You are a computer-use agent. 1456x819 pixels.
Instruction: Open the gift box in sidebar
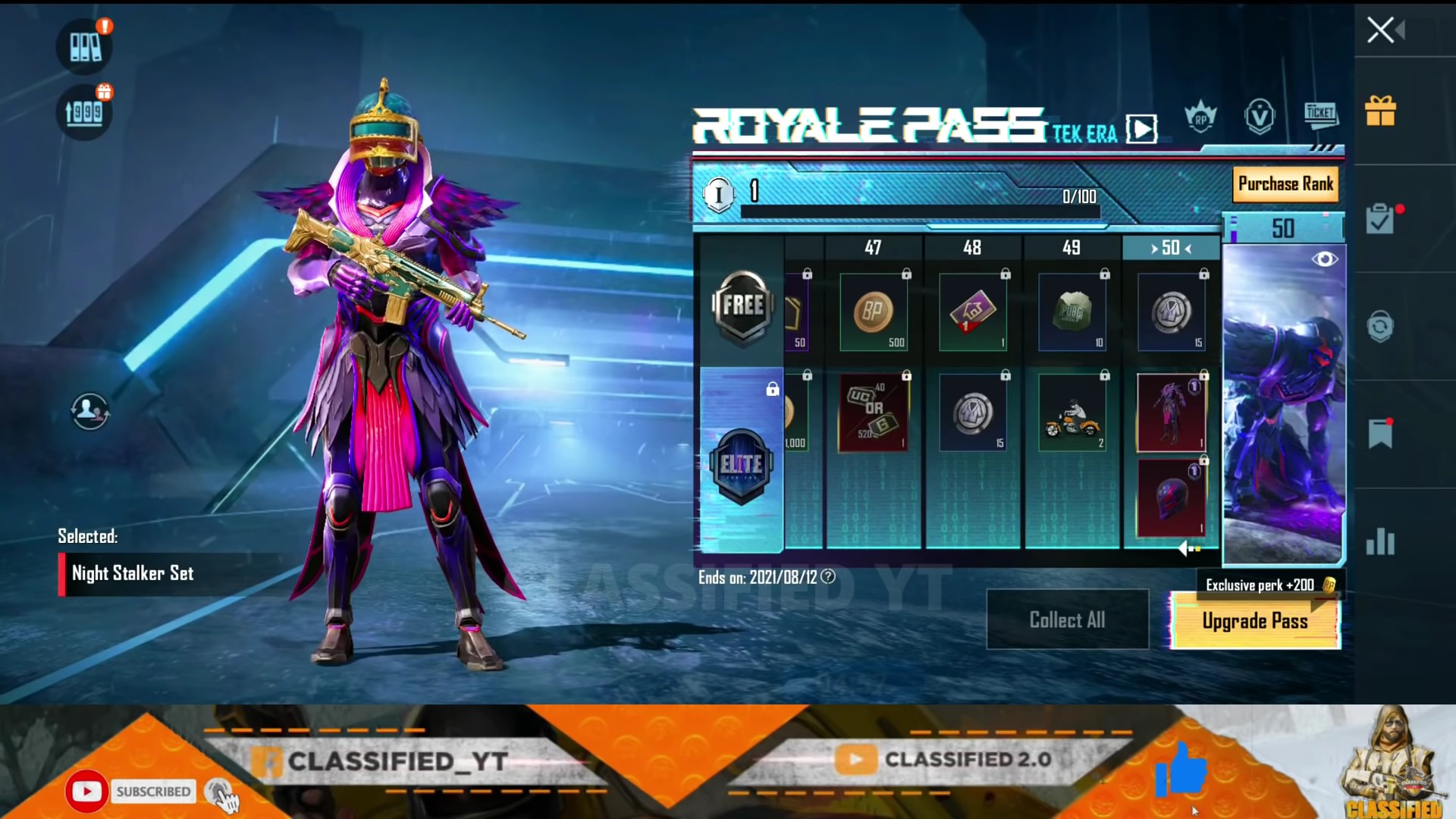click(1380, 111)
